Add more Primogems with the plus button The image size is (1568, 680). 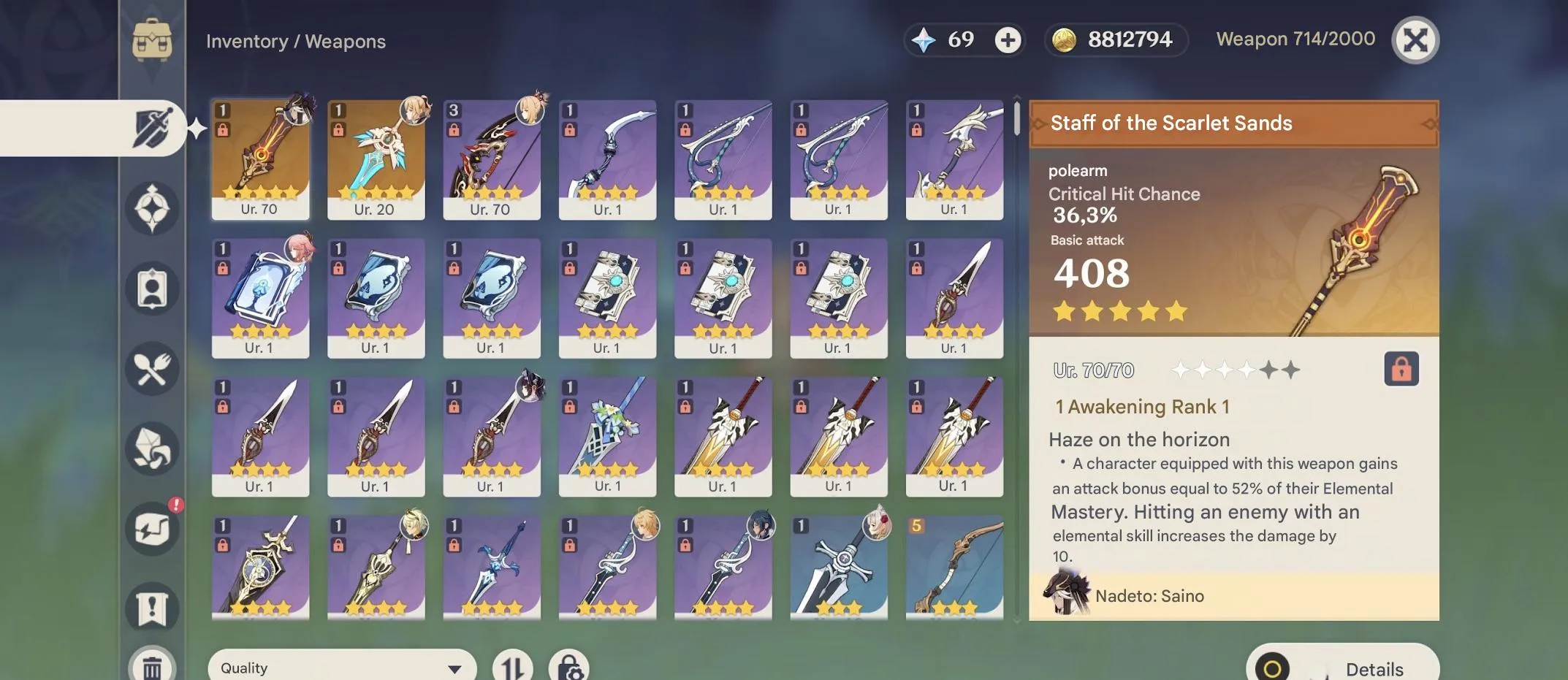click(x=1008, y=40)
